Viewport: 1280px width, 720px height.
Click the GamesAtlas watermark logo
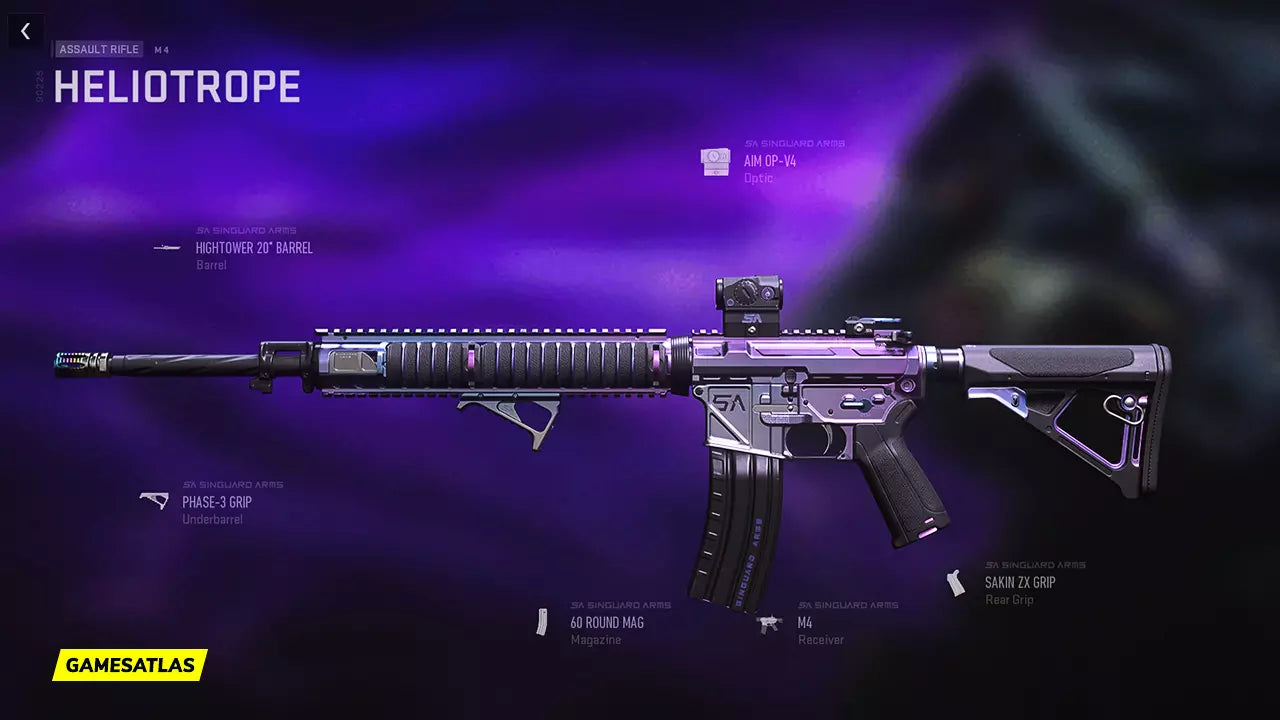tap(130, 665)
